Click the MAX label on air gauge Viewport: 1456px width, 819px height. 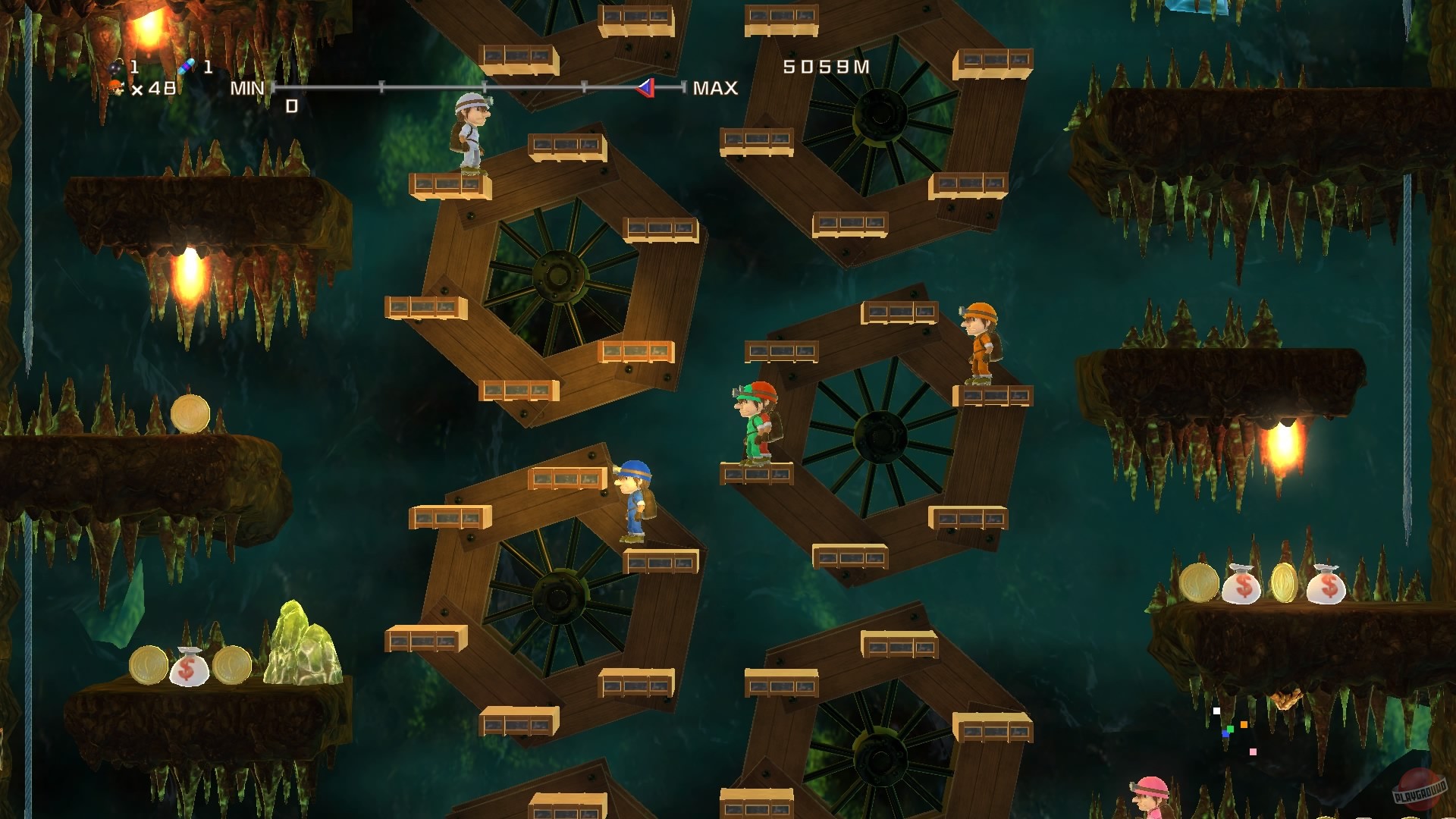pos(715,89)
